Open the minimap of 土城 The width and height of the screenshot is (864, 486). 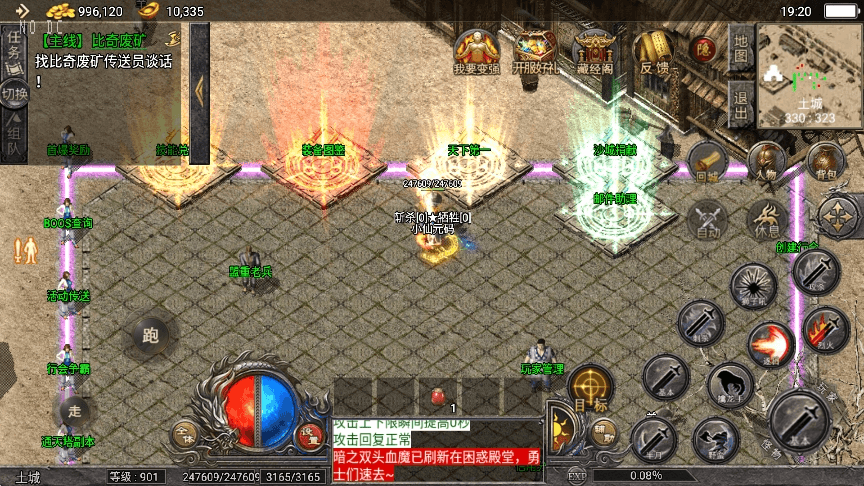point(809,75)
